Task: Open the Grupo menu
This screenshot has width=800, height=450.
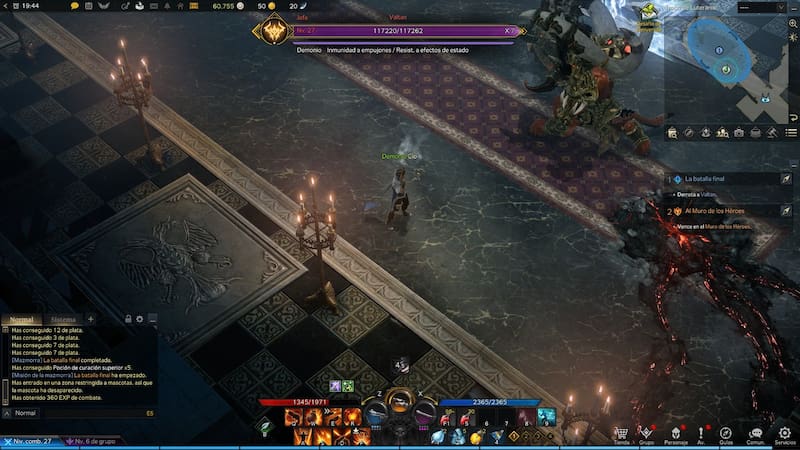Action: [648, 433]
